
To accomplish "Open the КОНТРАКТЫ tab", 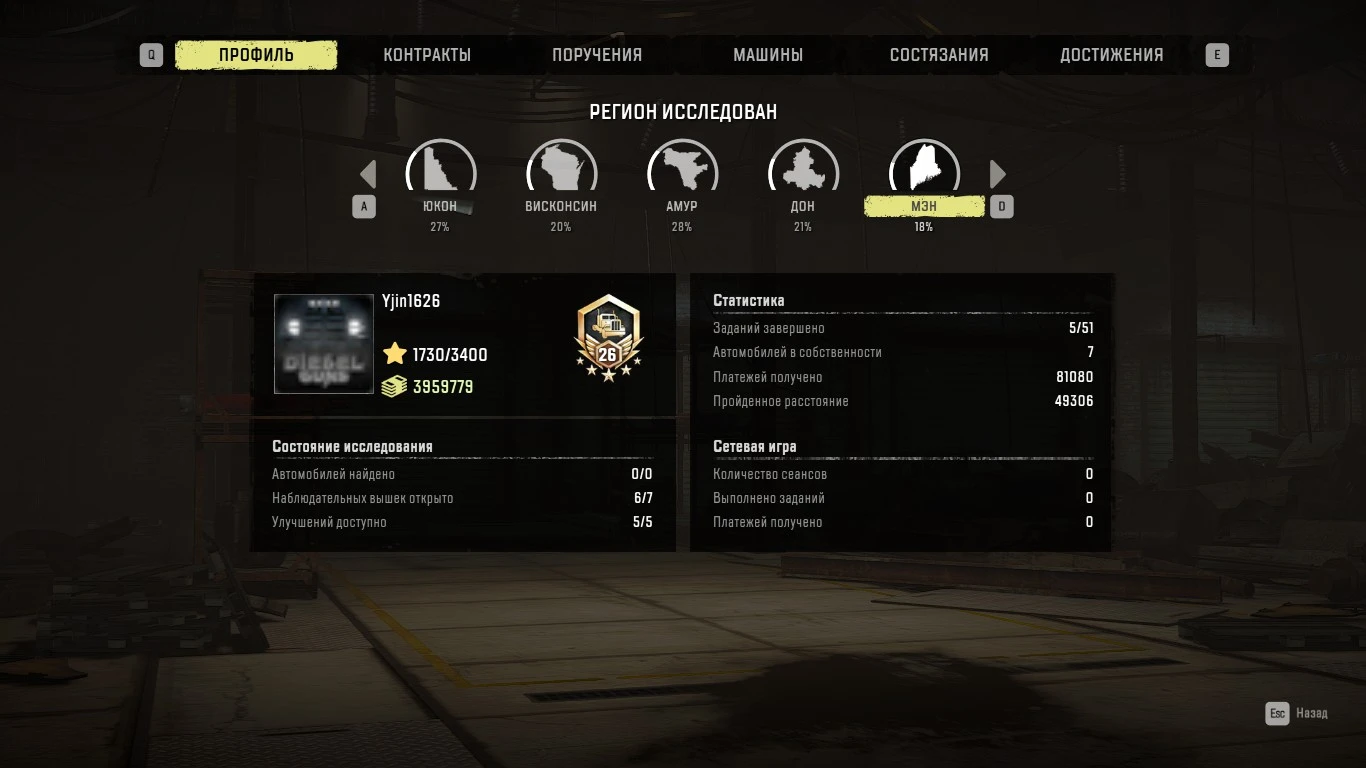I will (x=428, y=55).
